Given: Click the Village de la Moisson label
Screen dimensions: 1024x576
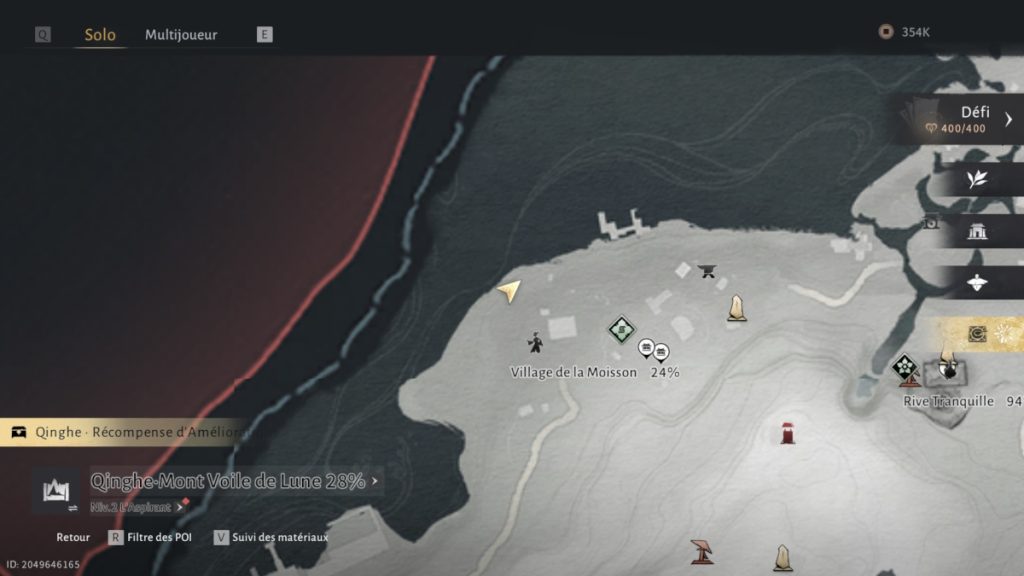Looking at the screenshot, I should tap(573, 372).
